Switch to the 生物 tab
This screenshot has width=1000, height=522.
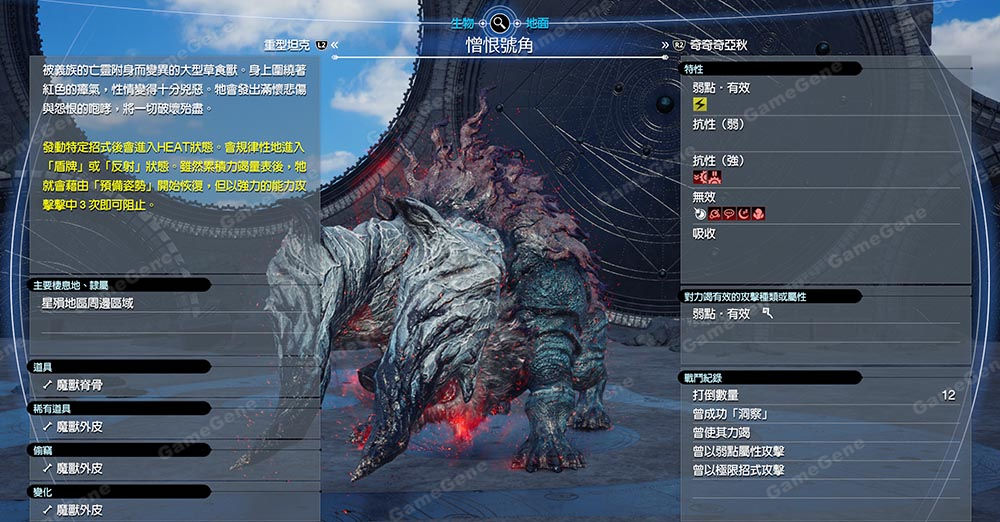463,22
